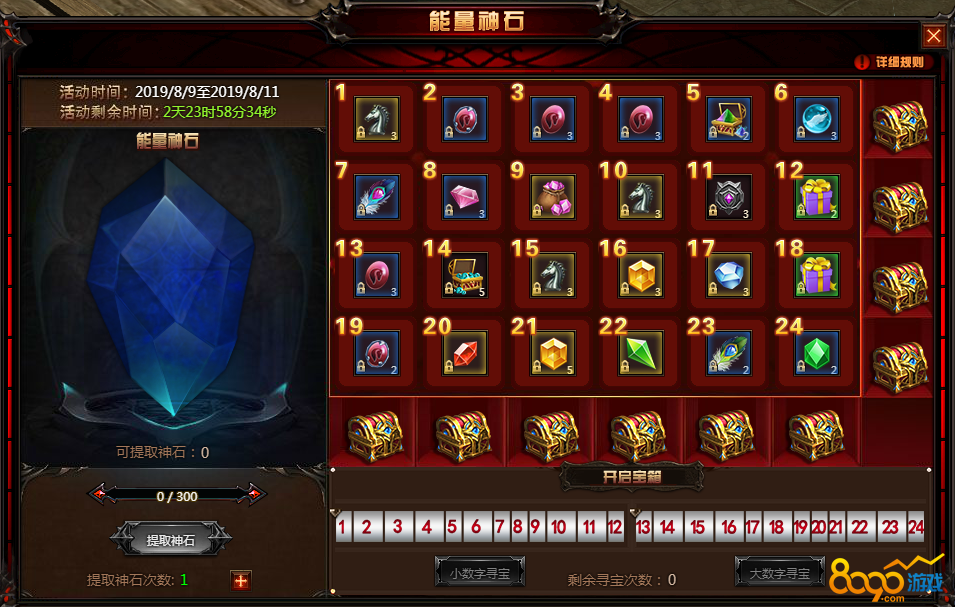Select the horse head reward in slot 1
Screen dimensions: 955x607
(377, 119)
